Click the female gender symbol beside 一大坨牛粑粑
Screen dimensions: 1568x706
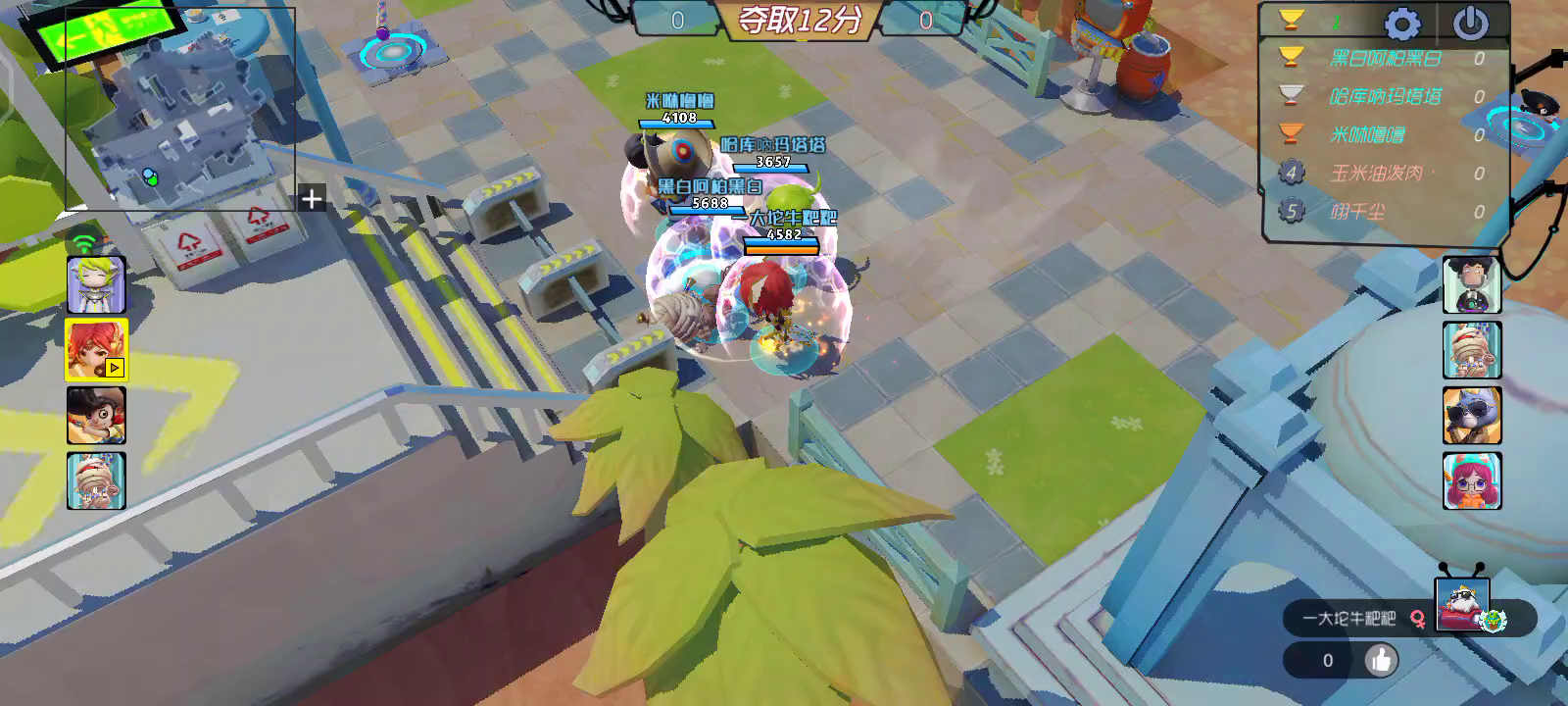coord(1419,620)
